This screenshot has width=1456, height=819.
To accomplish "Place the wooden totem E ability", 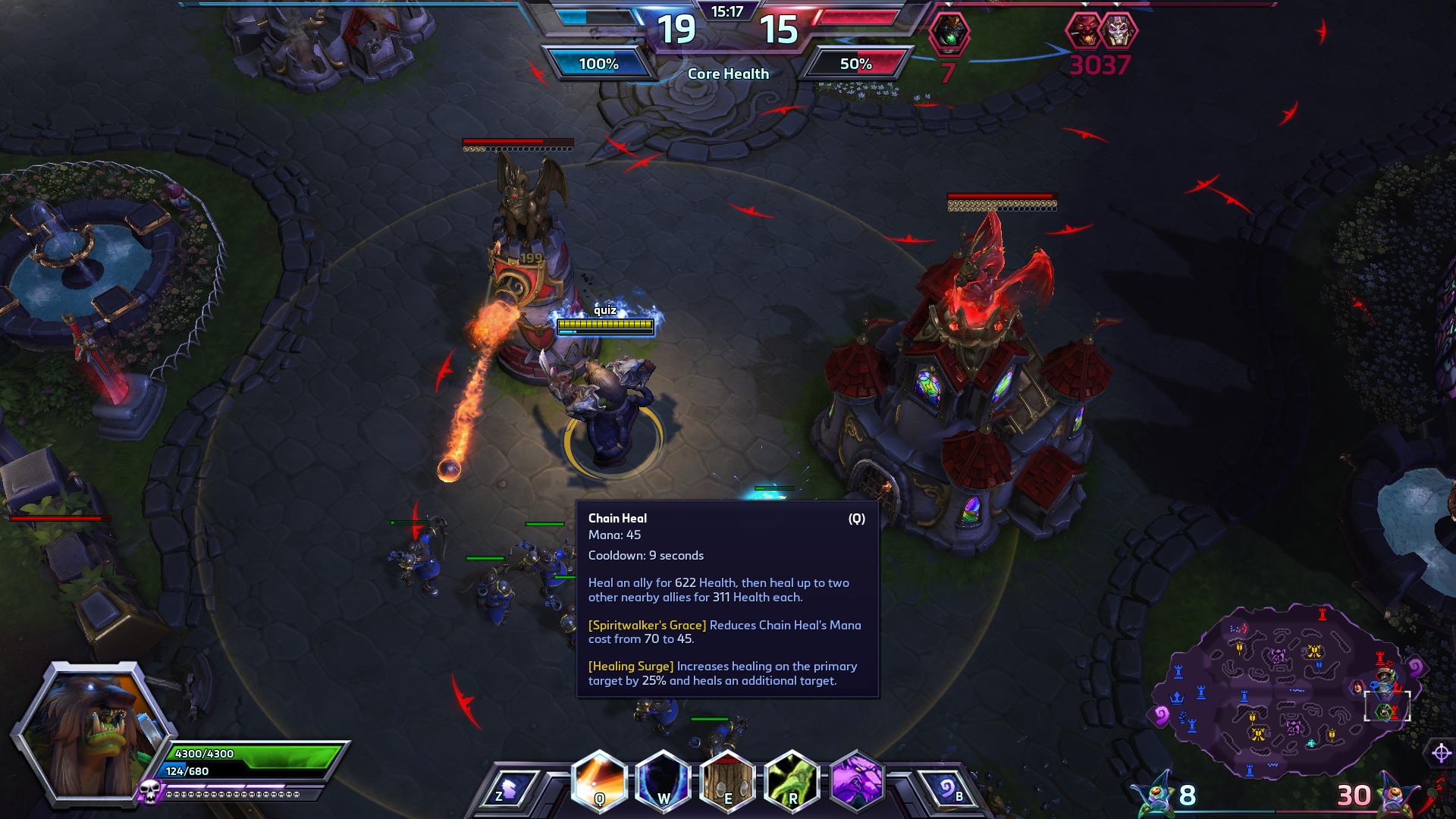I will [728, 780].
